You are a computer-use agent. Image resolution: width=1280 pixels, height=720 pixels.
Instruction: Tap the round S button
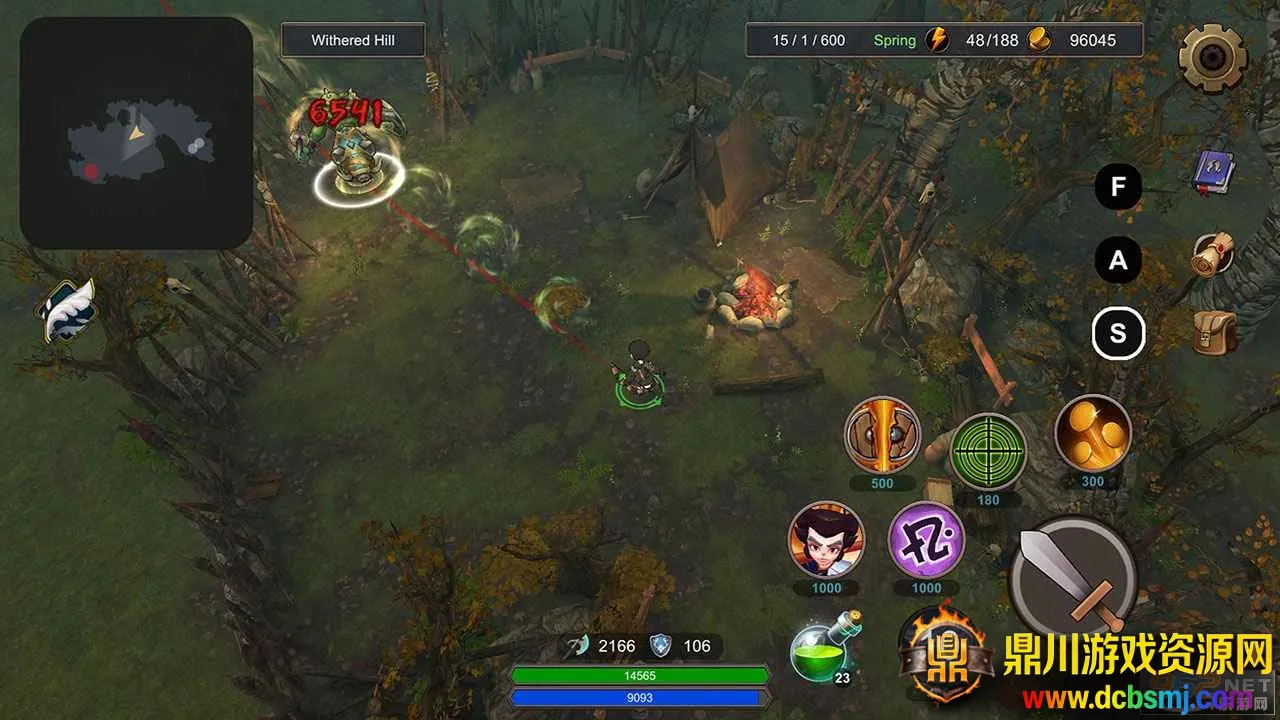(1118, 334)
